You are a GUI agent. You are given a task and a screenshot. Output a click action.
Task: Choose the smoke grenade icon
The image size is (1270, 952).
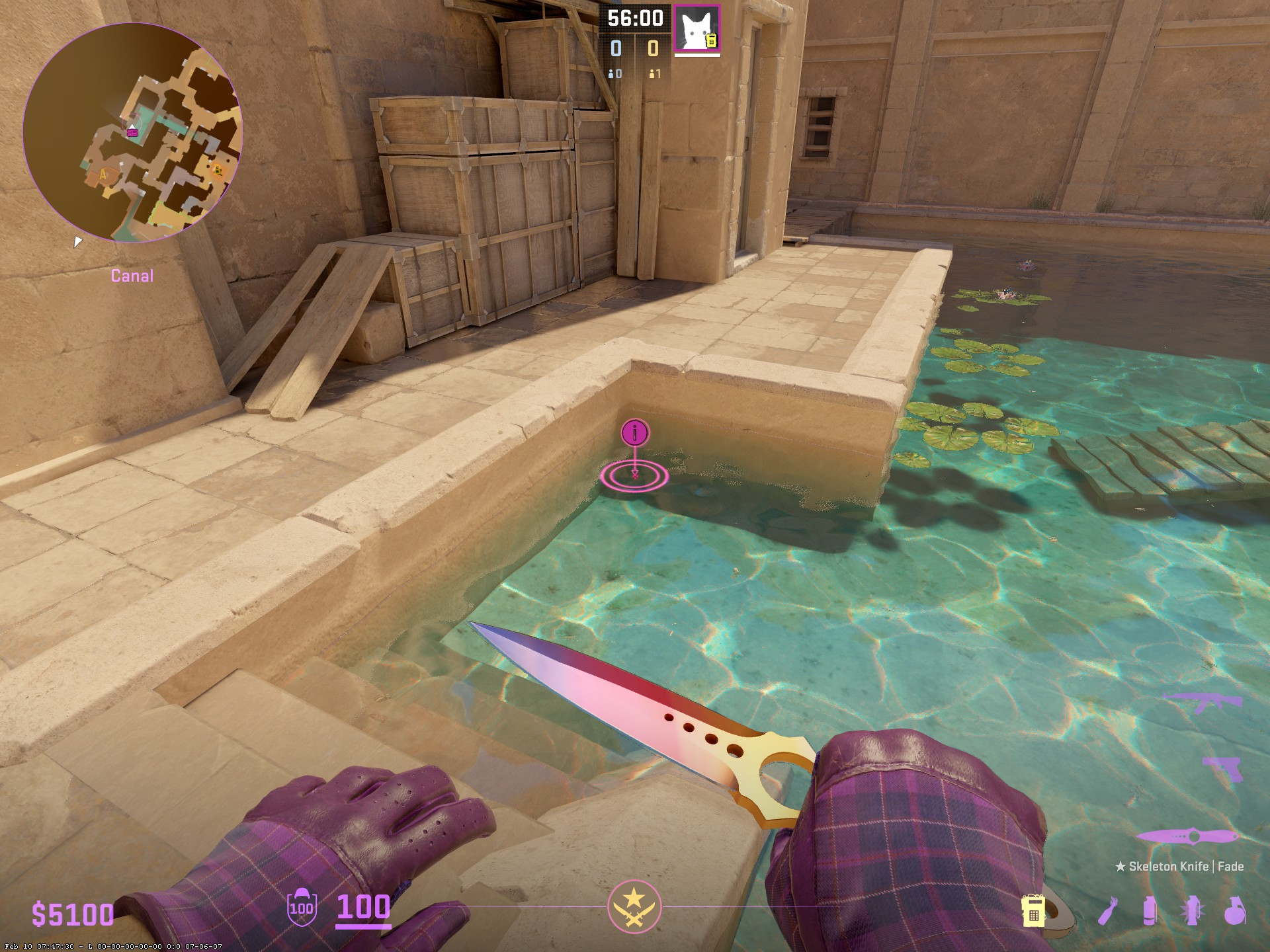tap(1150, 911)
